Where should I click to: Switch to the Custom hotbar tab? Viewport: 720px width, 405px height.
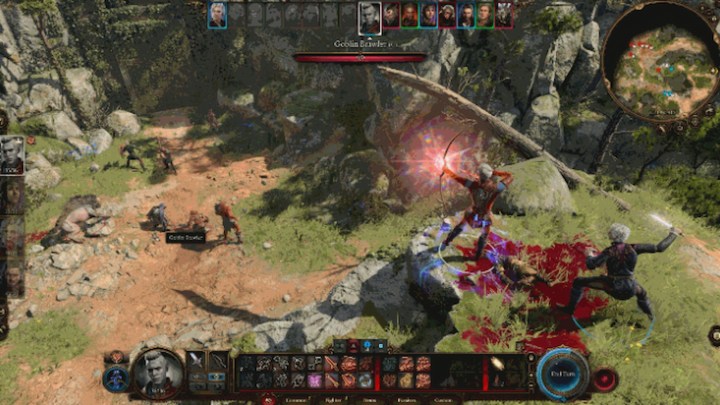tap(444, 399)
